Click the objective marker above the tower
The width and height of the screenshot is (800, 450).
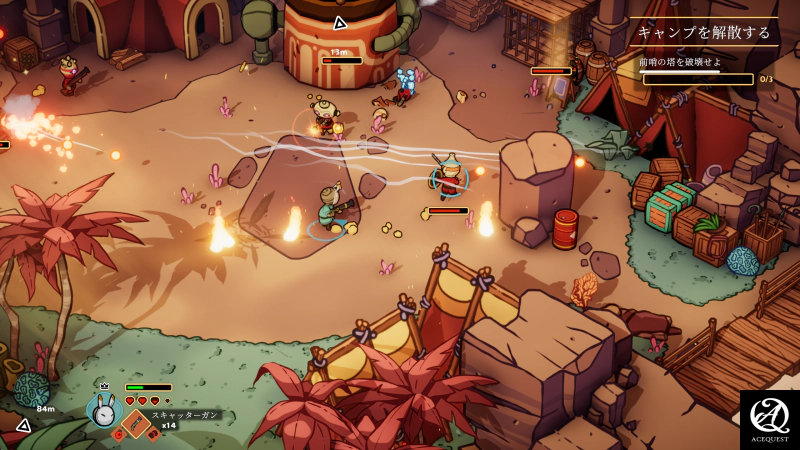point(340,22)
